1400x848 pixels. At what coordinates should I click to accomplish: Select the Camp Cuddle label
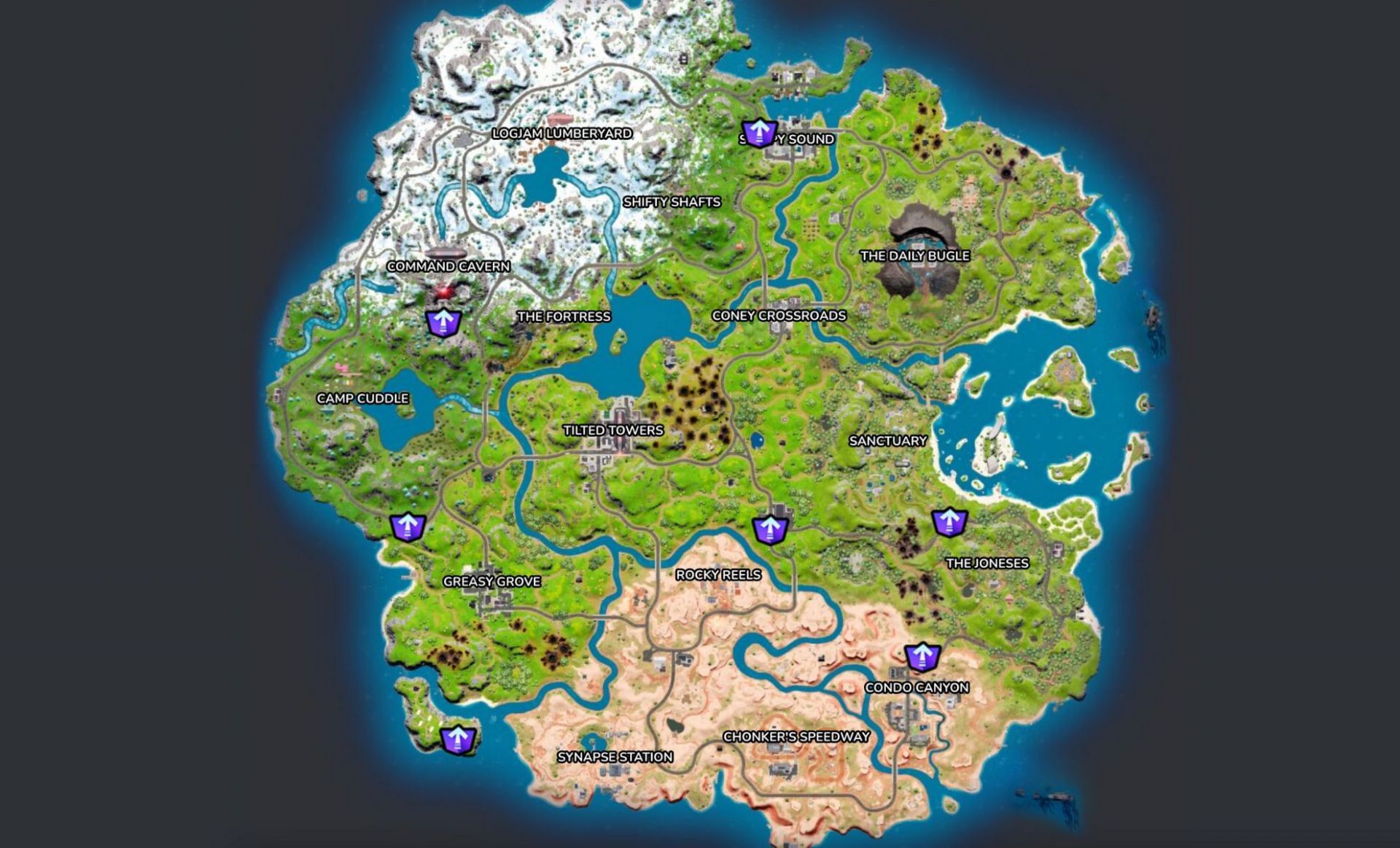[364, 400]
